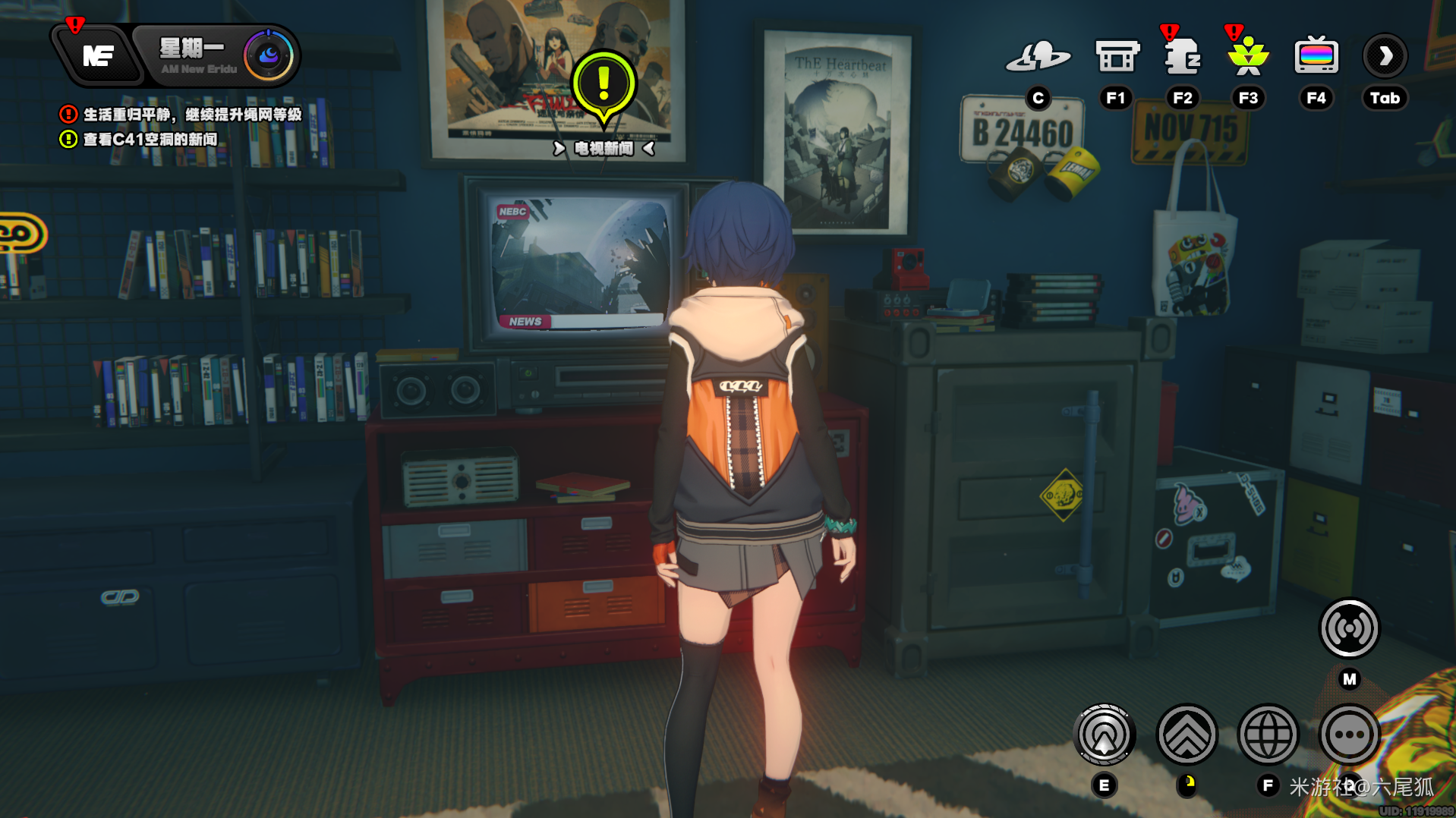The width and height of the screenshot is (1456, 818).
Task: Open the globe network button
Action: click(1268, 735)
